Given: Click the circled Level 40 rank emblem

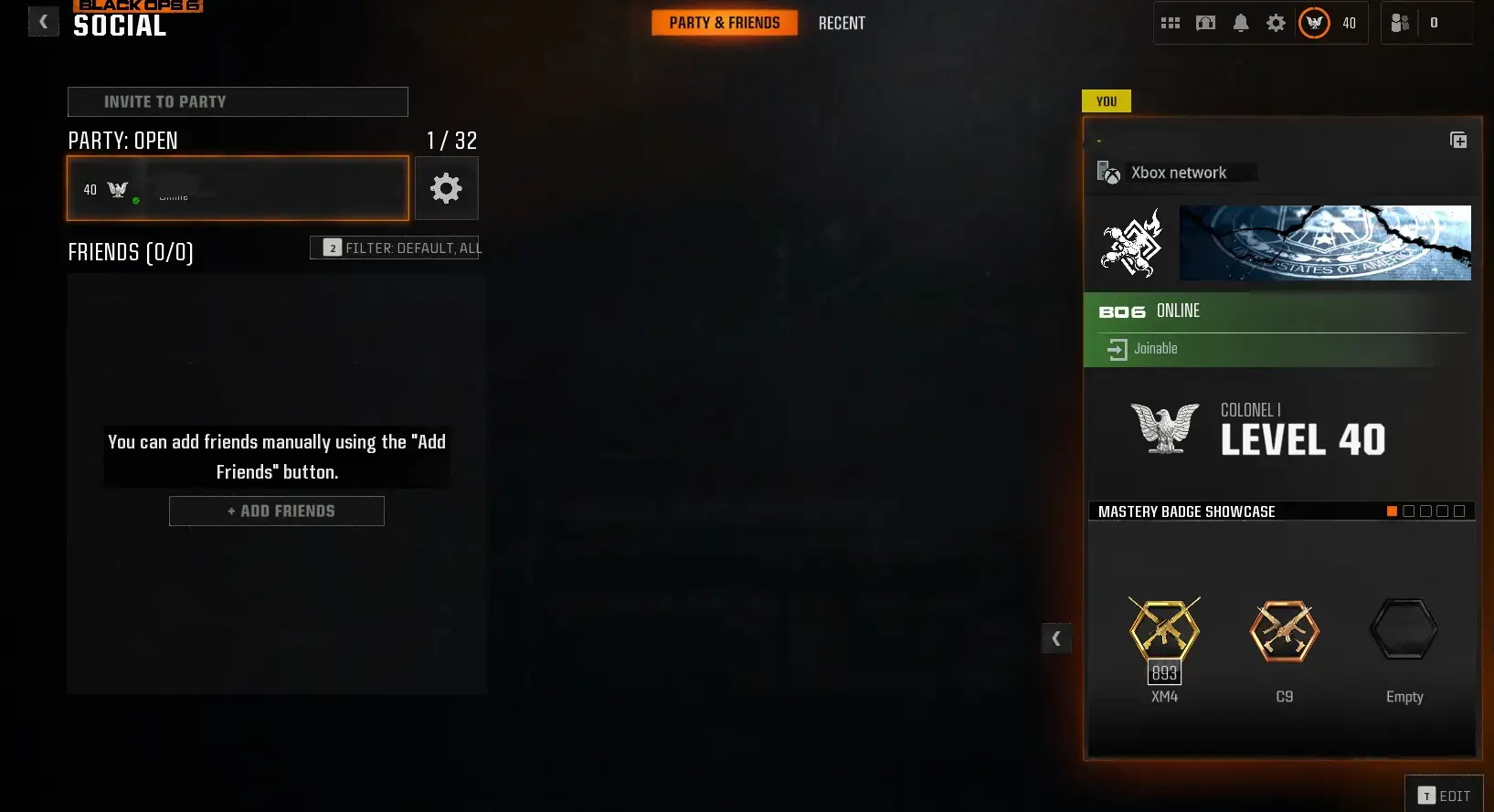Looking at the screenshot, I should 1314,24.
